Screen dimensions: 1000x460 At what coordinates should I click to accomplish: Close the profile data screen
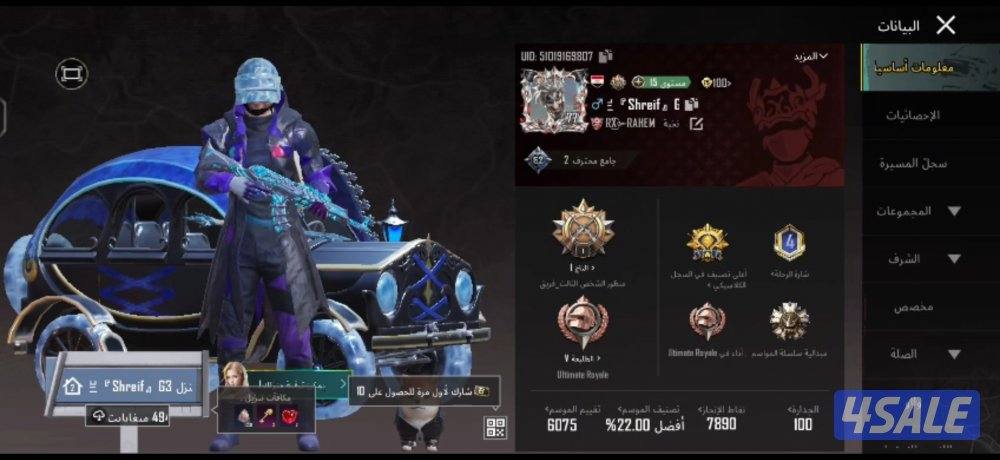point(945,26)
